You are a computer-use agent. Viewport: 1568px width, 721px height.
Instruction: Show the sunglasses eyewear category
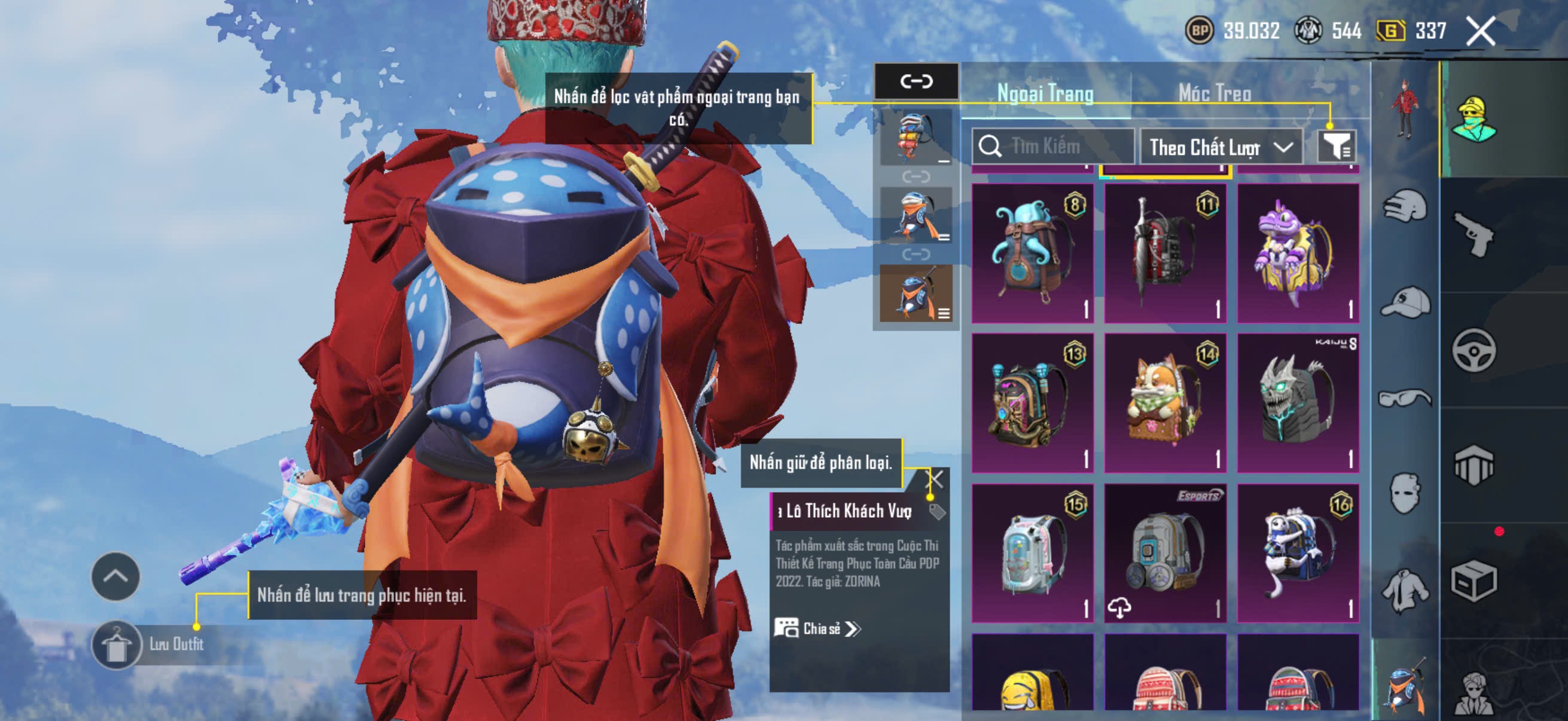coord(1405,399)
